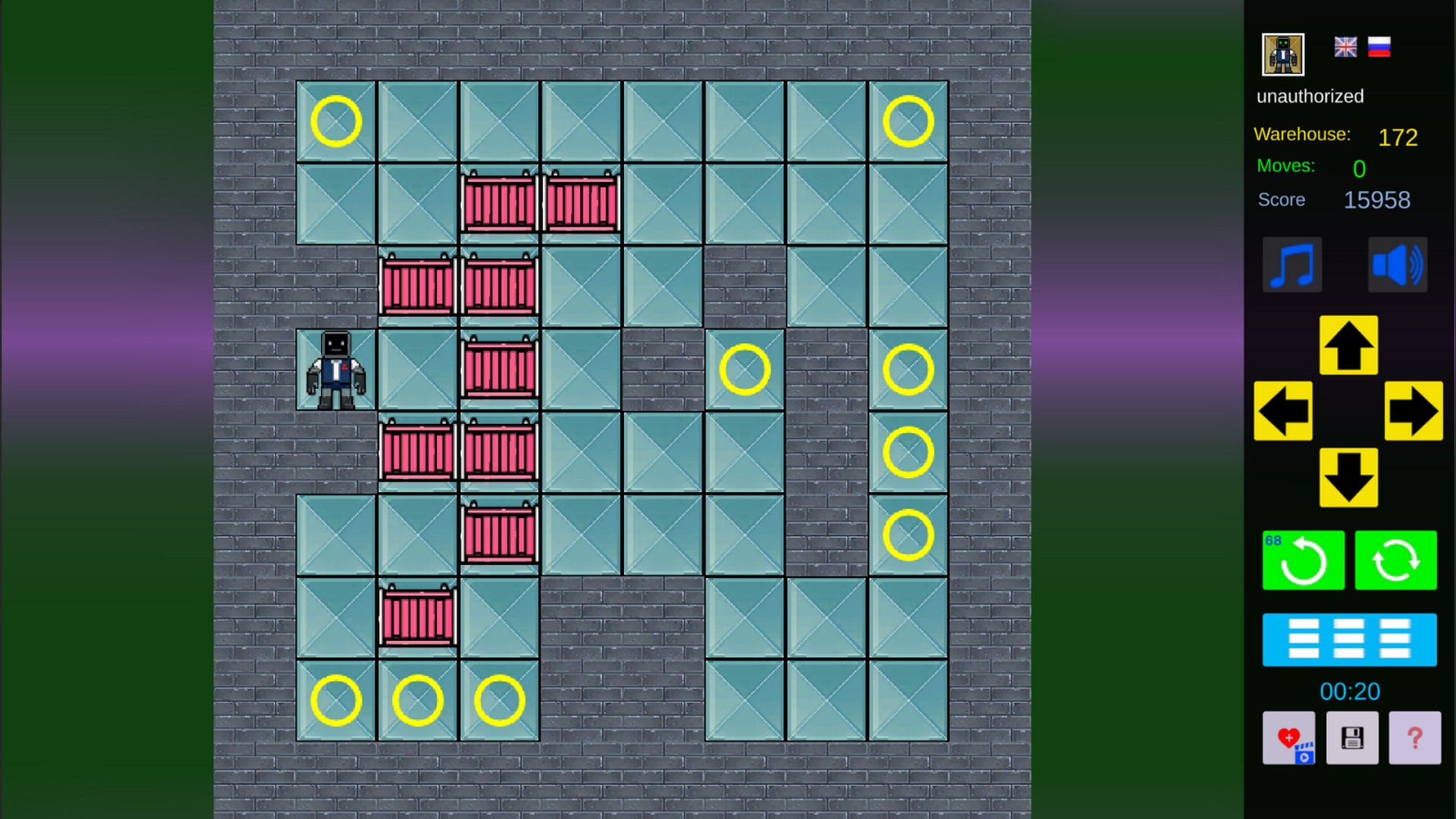The image size is (1456, 819).
Task: Click the restart level icon
Action: 1396,560
